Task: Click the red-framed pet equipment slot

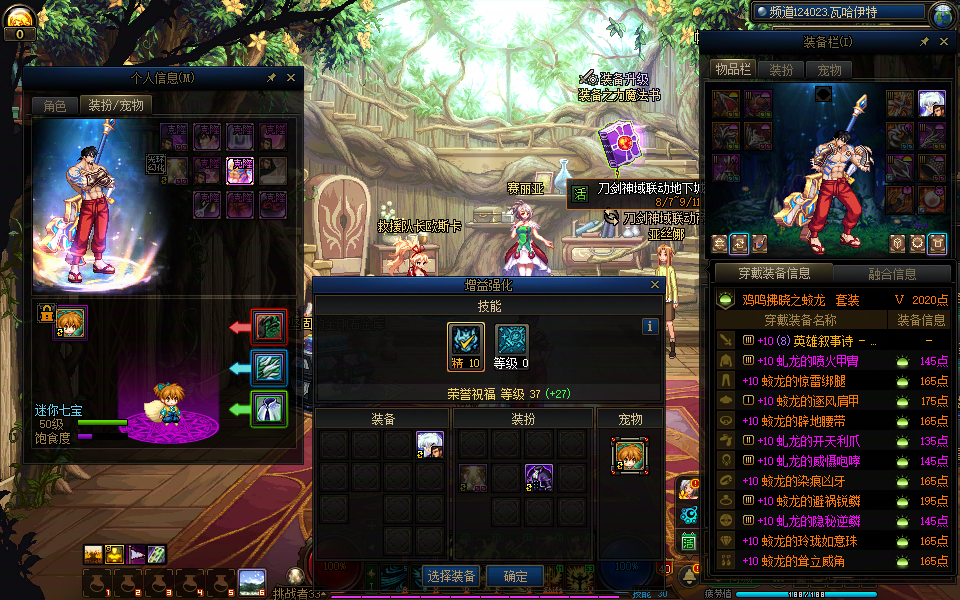Action: click(x=269, y=327)
